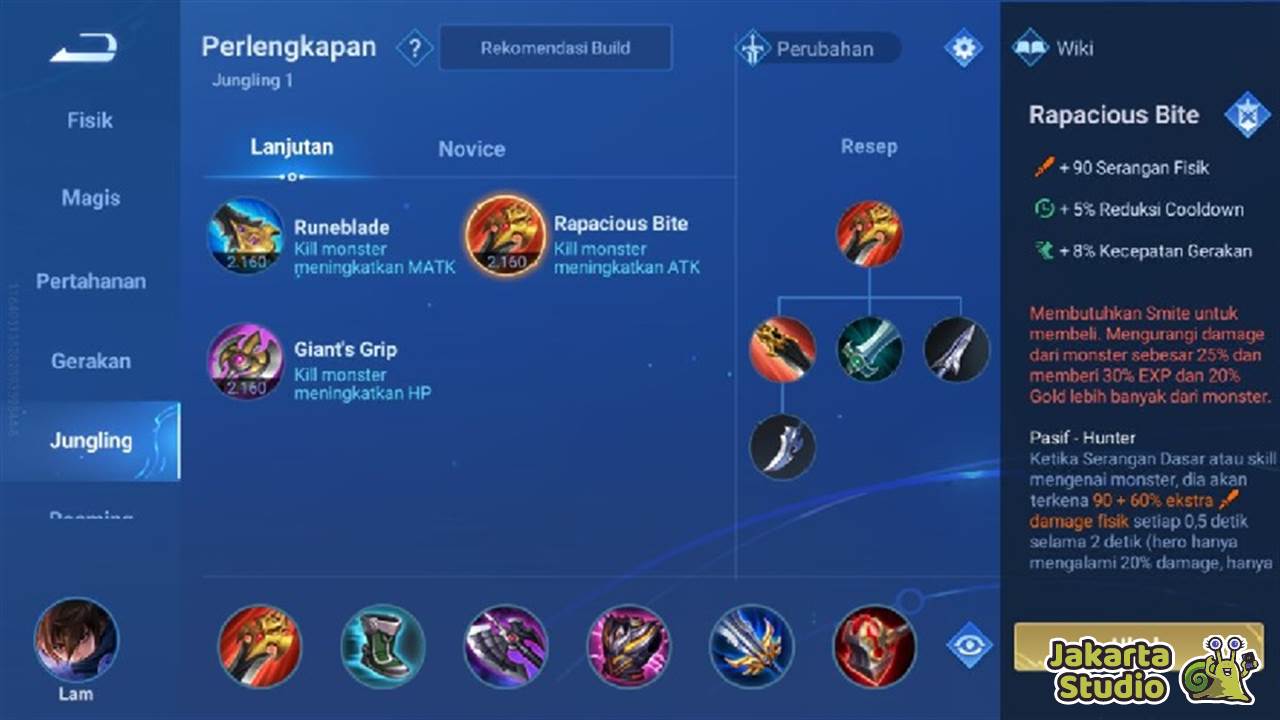Click the green sword in the recipe tree
Image resolution: width=1280 pixels, height=720 pixels.
click(870, 349)
